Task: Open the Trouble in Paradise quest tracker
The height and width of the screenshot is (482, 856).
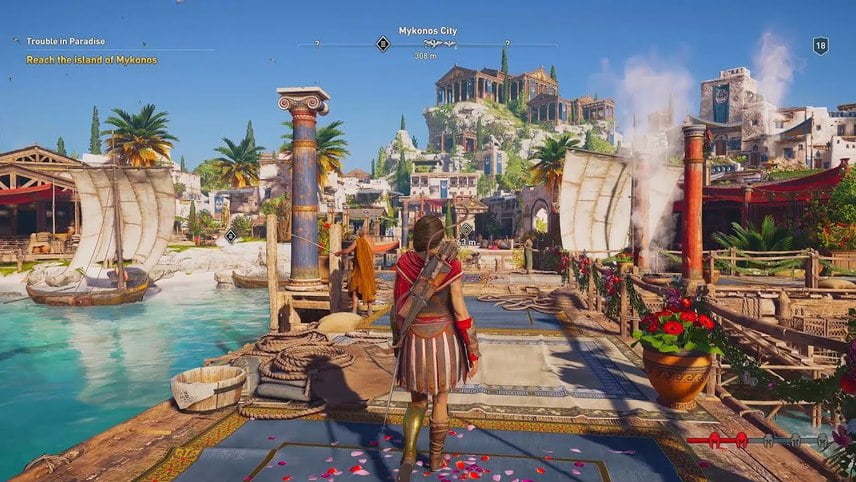Action: click(x=66, y=42)
